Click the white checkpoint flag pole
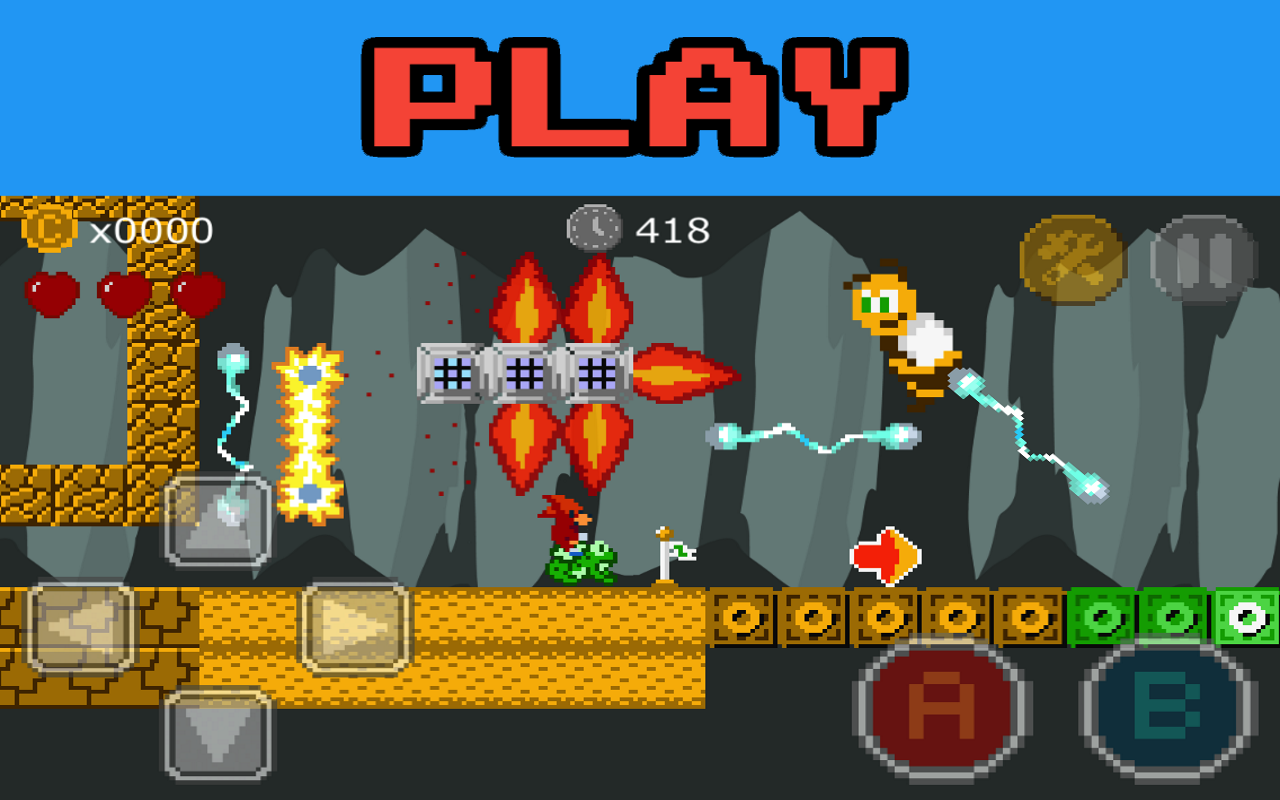 [668, 551]
